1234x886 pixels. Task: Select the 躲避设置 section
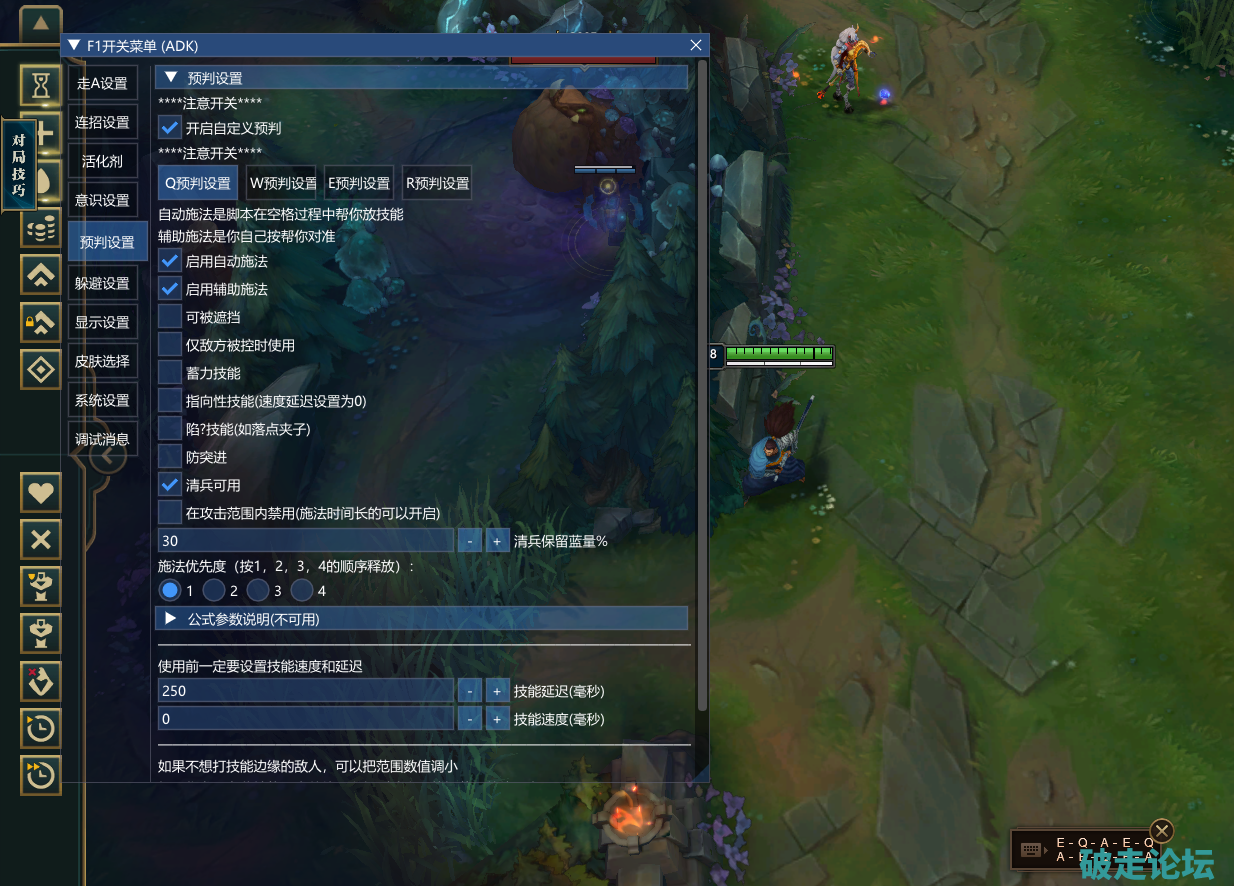103,283
